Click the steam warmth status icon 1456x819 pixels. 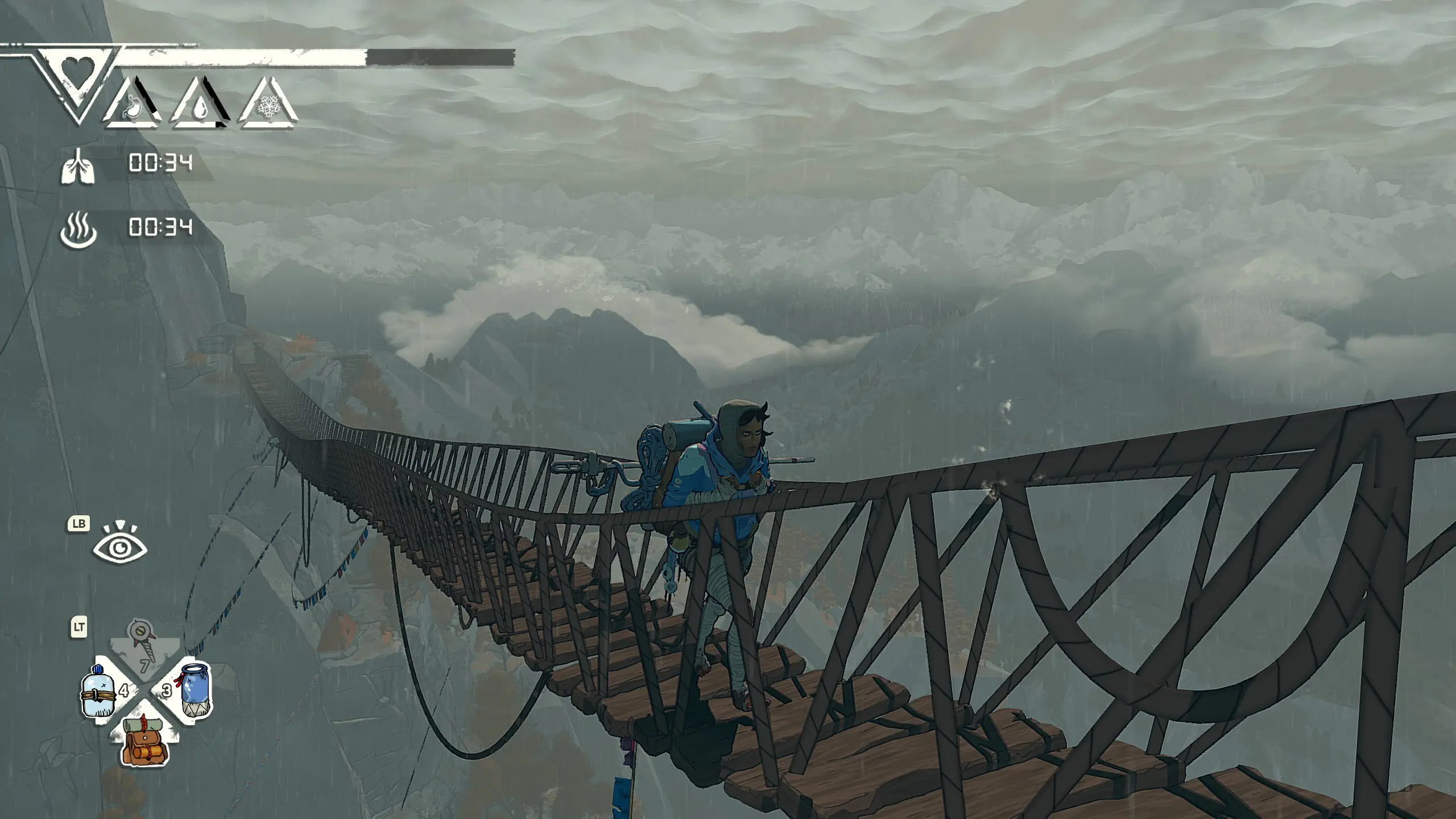tap(78, 229)
